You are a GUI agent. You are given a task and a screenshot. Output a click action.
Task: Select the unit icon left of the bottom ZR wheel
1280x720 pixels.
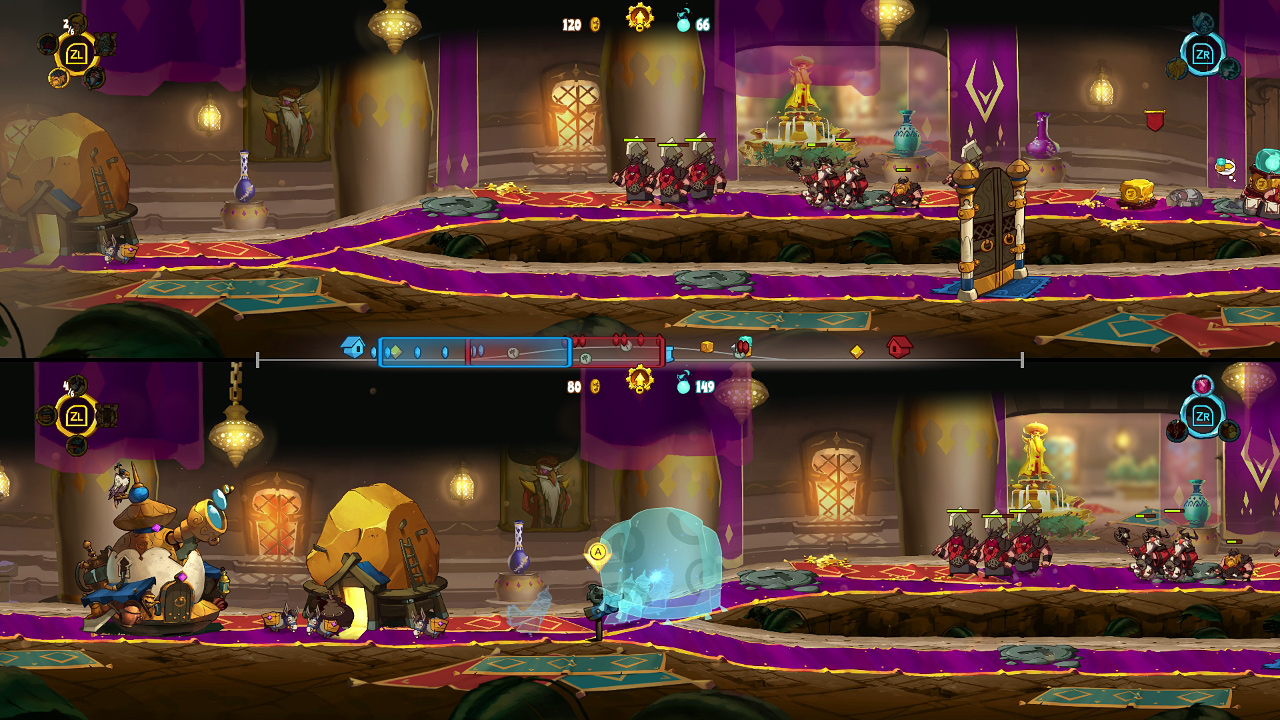pos(1177,430)
